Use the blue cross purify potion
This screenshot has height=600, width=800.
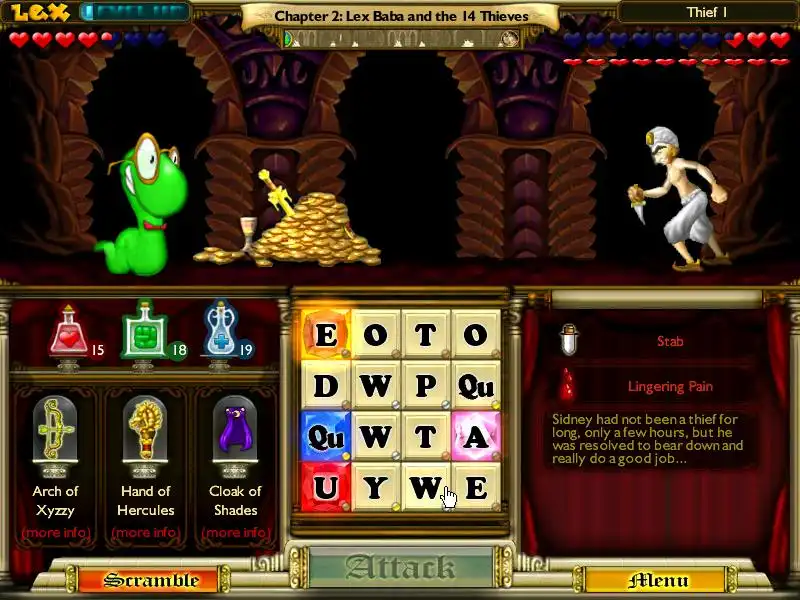point(219,332)
